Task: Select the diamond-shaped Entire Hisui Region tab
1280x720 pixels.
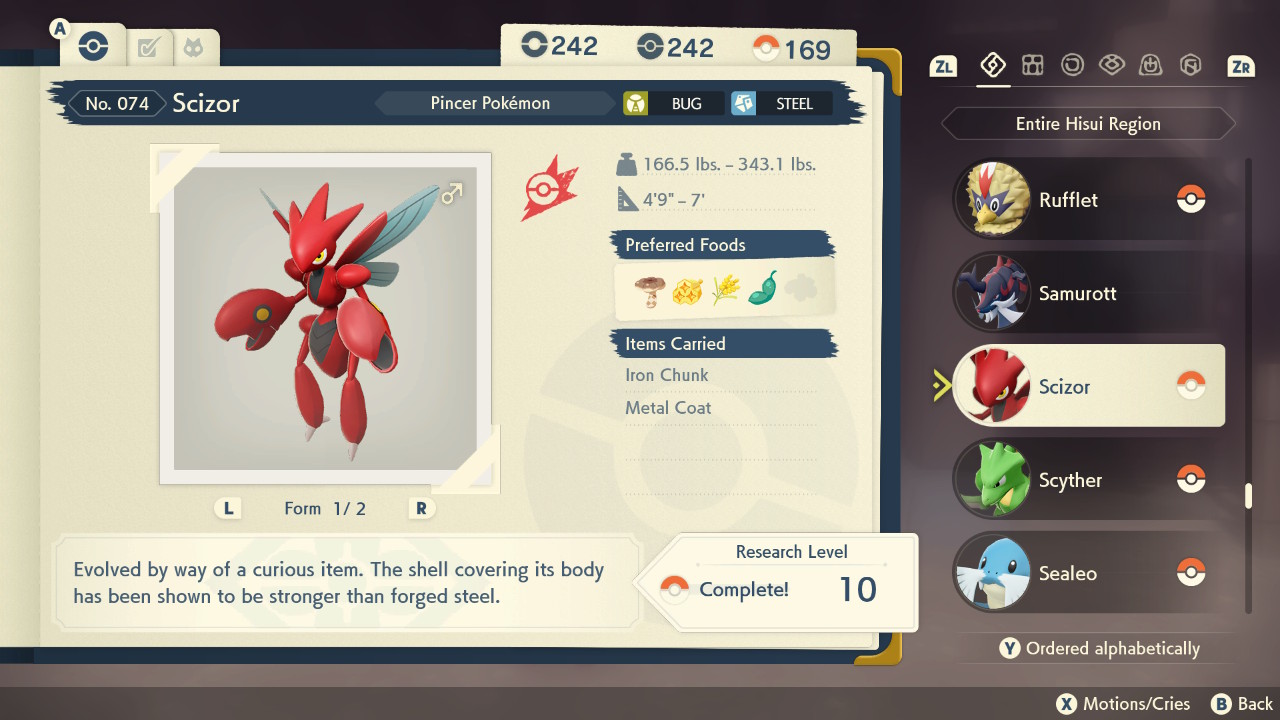Action: coord(992,65)
